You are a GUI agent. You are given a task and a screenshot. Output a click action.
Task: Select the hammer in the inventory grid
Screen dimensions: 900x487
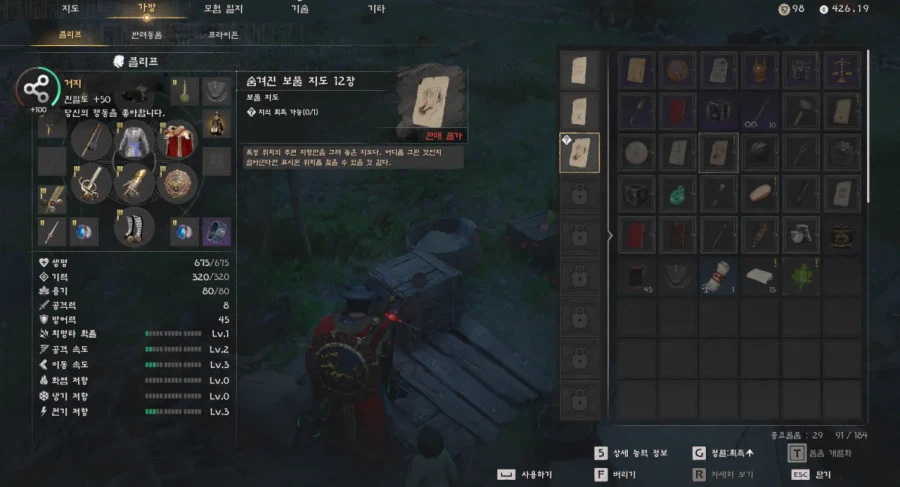[x=801, y=111]
